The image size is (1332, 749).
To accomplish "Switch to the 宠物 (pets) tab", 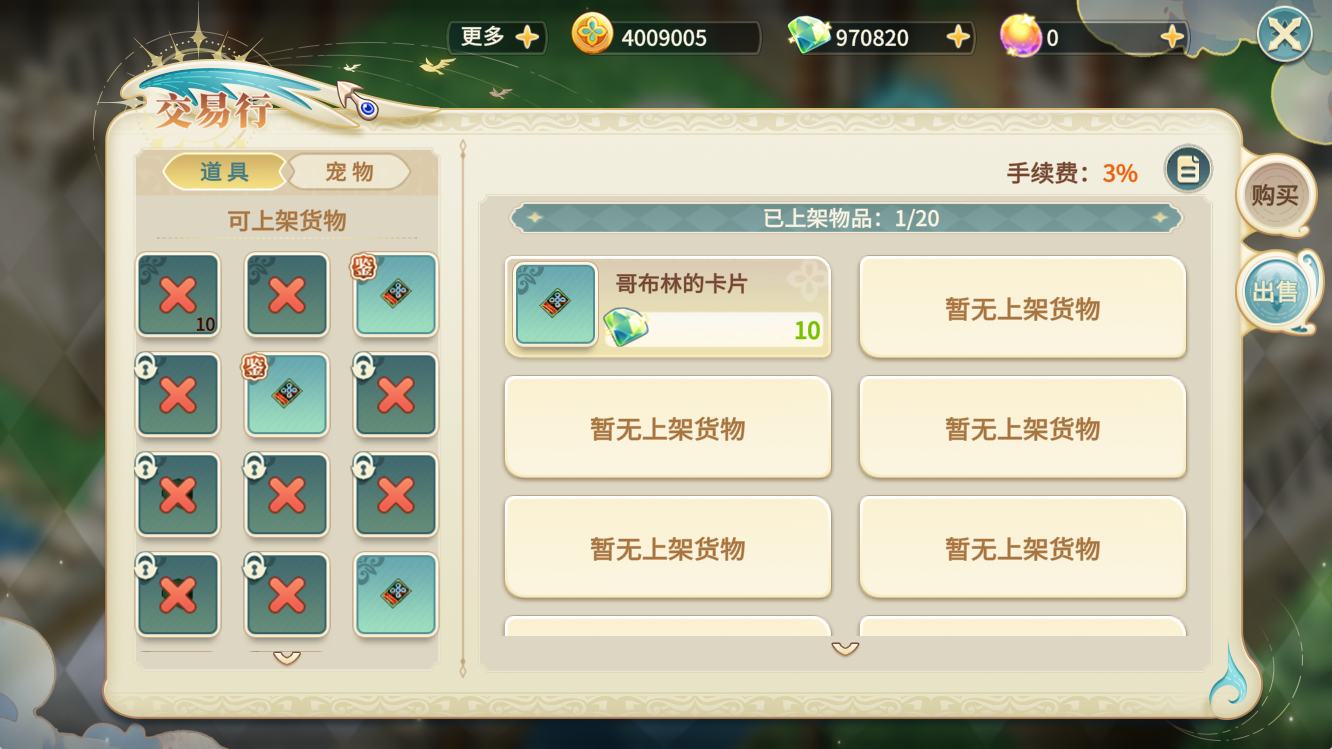I will click(x=349, y=172).
